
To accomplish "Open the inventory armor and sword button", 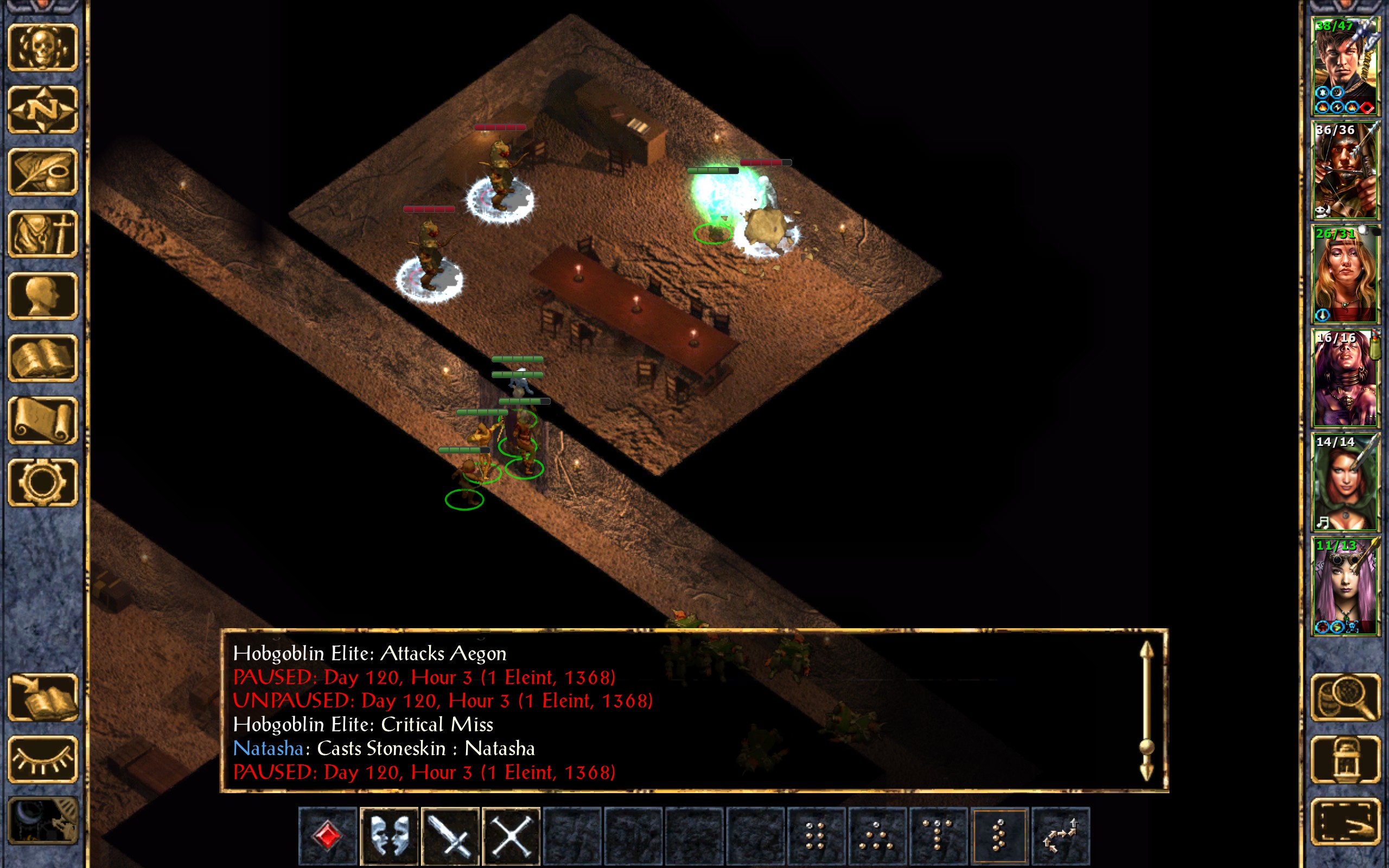I will pos(43,234).
